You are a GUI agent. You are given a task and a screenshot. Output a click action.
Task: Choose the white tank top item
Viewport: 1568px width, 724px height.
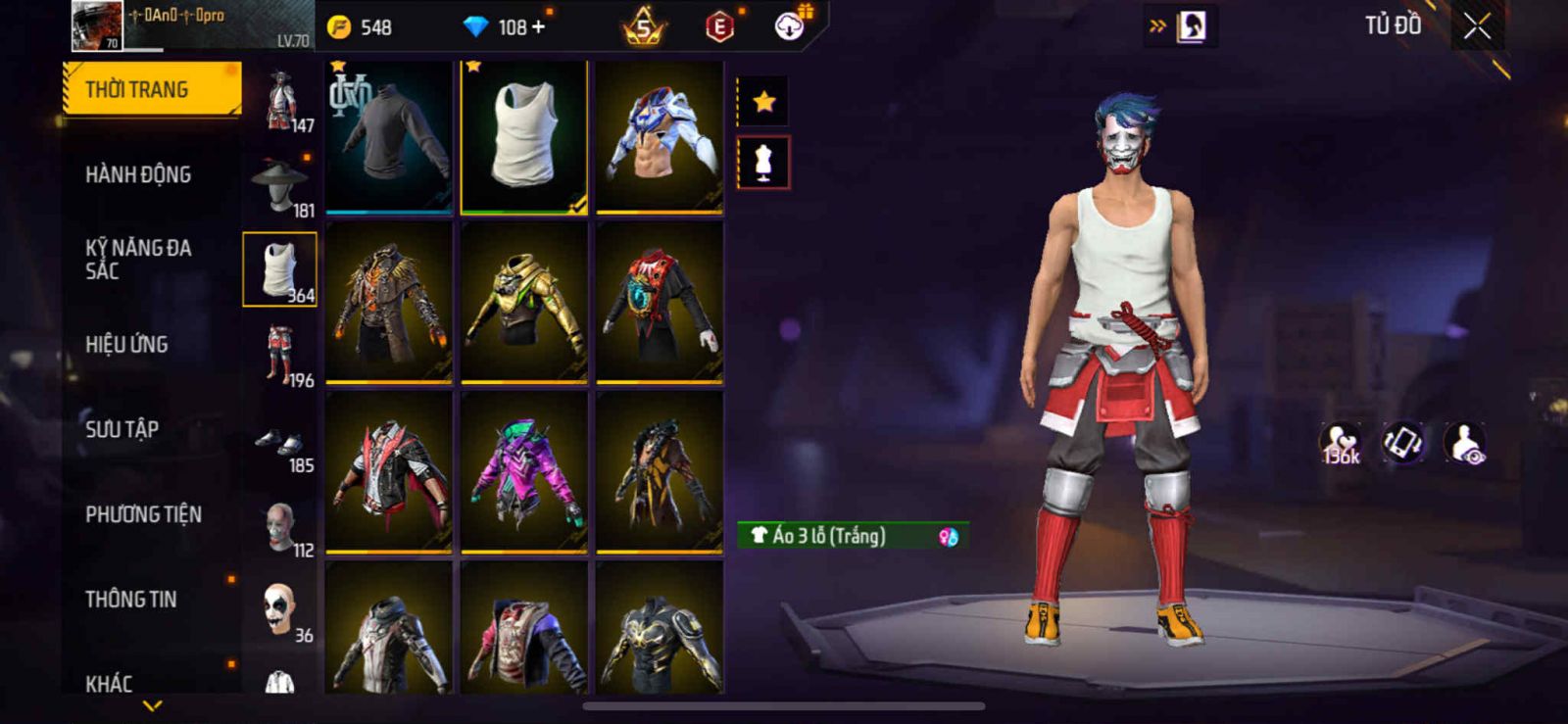(524, 136)
